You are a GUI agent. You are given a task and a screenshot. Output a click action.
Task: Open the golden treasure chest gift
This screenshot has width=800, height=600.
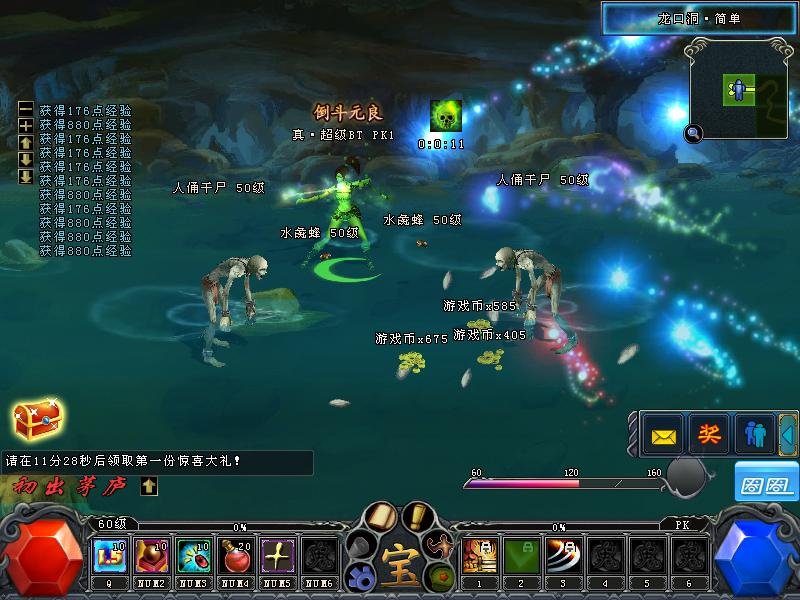point(37,423)
